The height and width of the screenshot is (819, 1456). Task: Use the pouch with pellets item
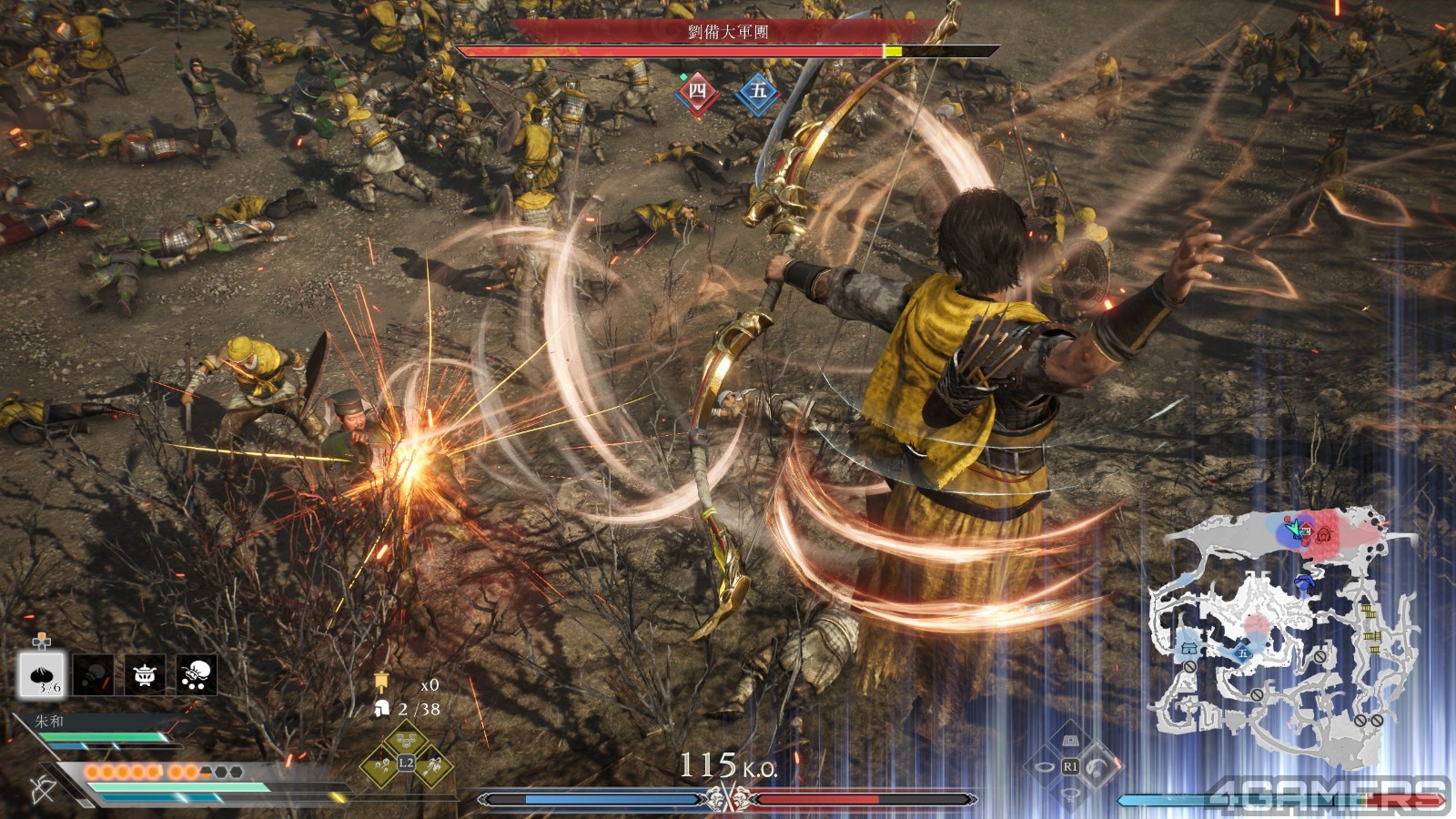pos(197,674)
